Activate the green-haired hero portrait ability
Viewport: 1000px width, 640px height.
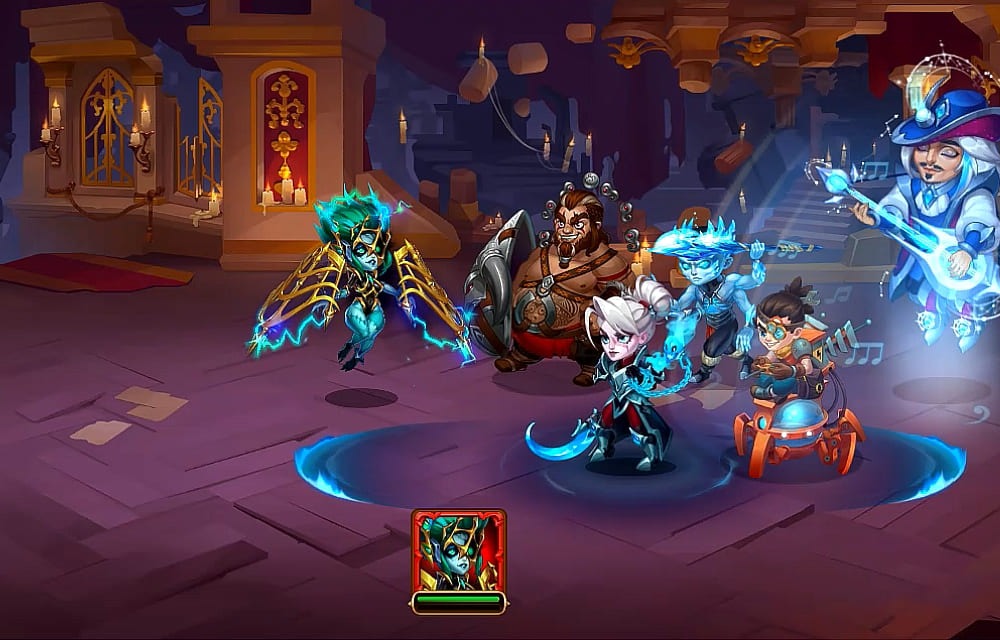click(458, 552)
